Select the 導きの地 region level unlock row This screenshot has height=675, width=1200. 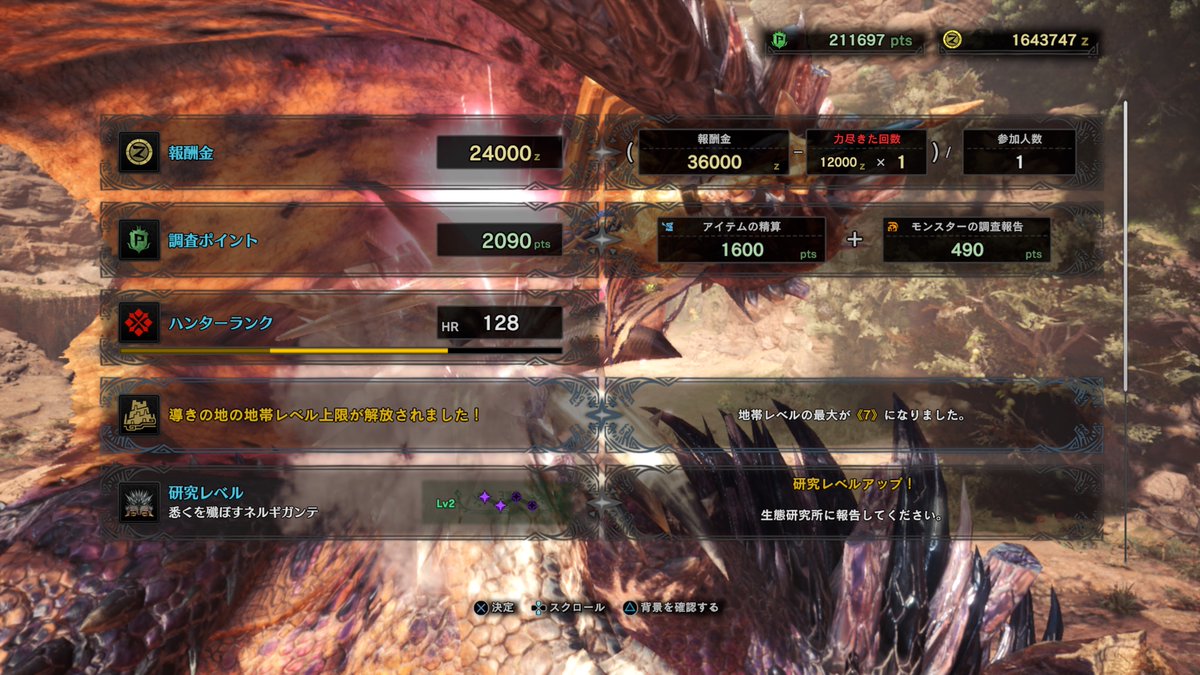340,414
